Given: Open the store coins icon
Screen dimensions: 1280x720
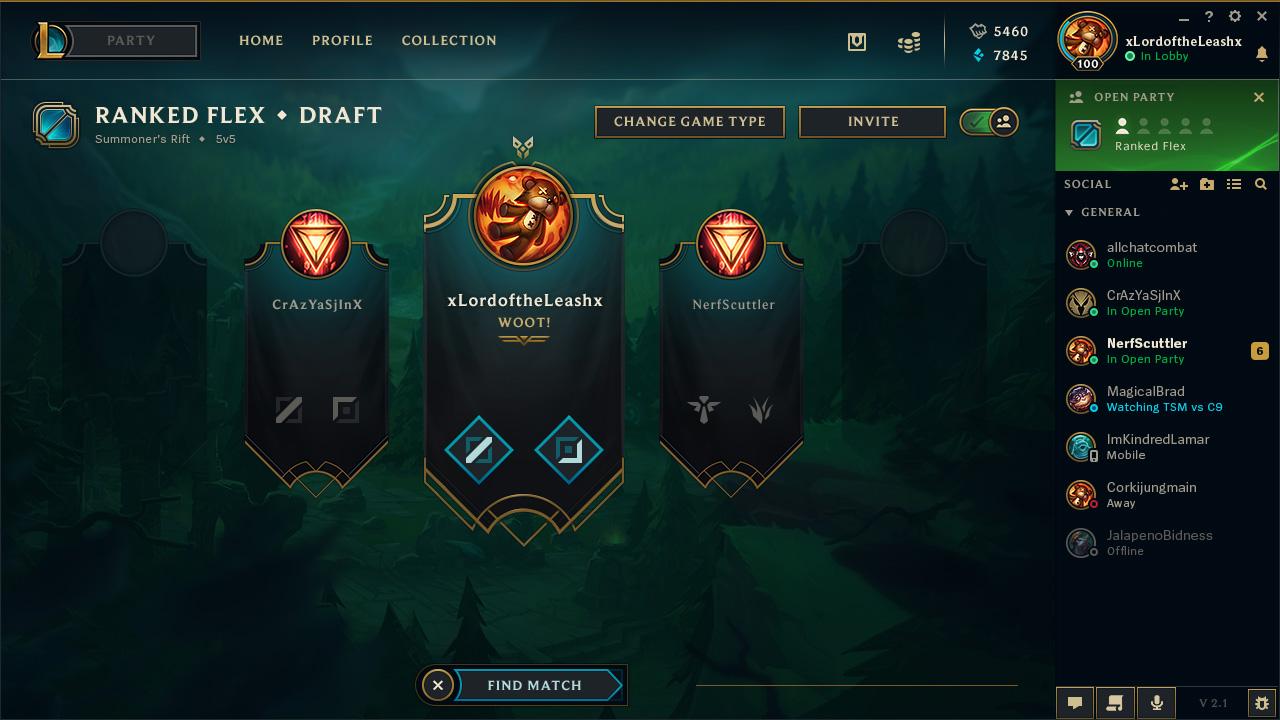Looking at the screenshot, I should (x=909, y=43).
